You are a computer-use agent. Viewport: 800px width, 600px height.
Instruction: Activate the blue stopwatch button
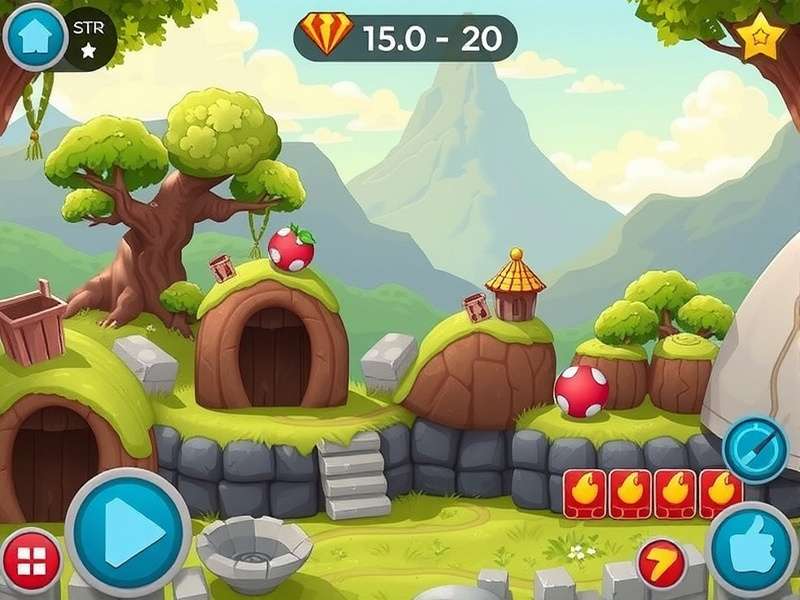755,449
